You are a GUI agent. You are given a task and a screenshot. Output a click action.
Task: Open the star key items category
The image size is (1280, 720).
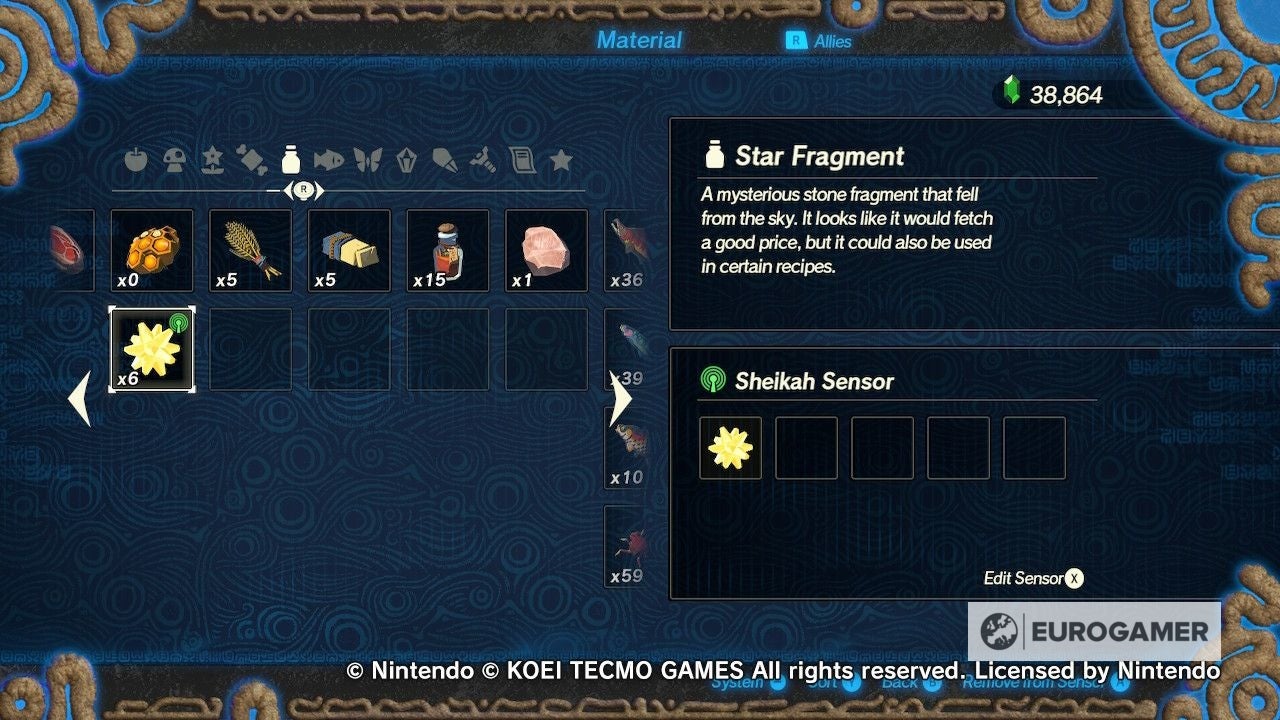click(x=562, y=160)
